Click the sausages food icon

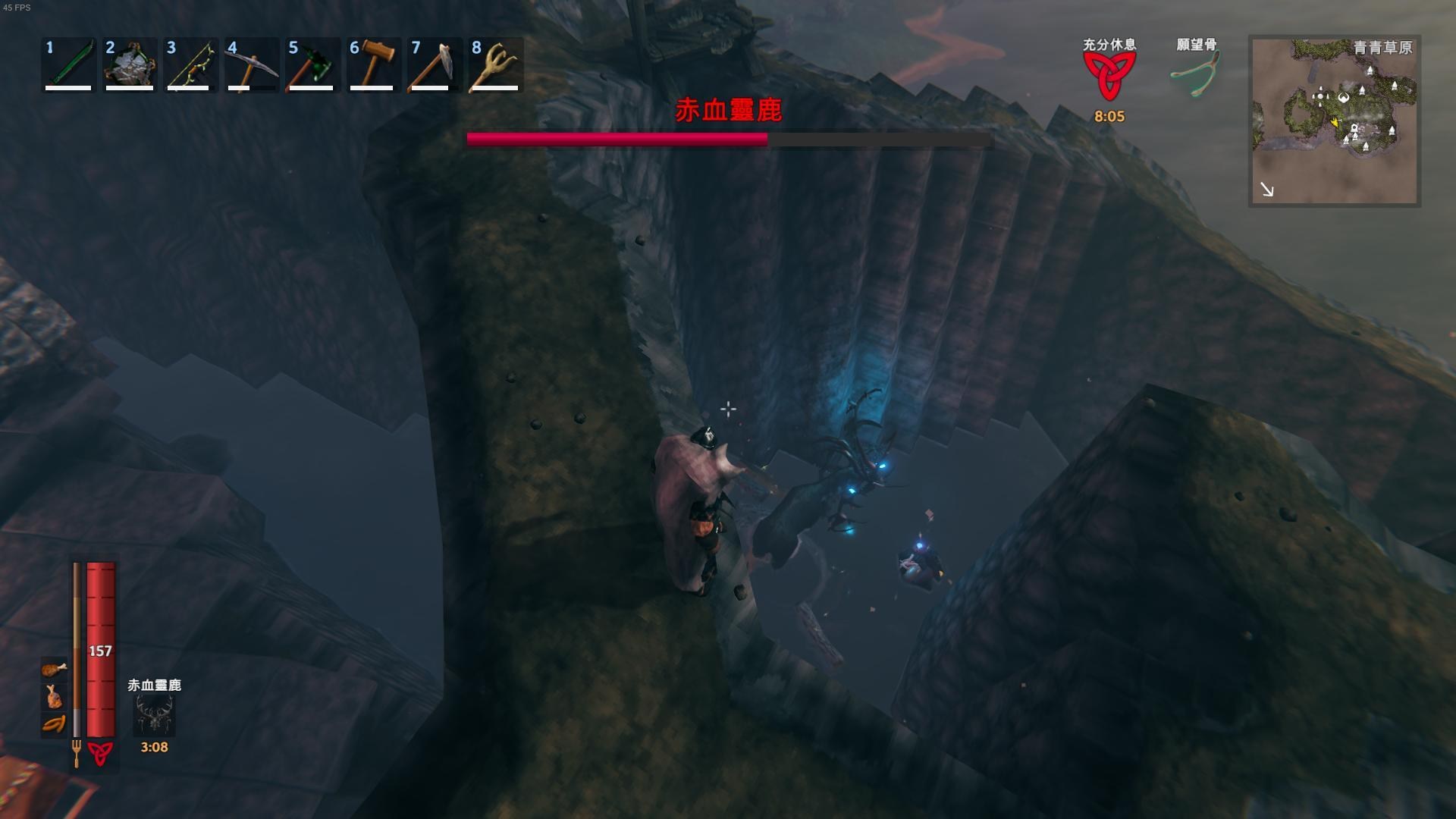click(54, 723)
